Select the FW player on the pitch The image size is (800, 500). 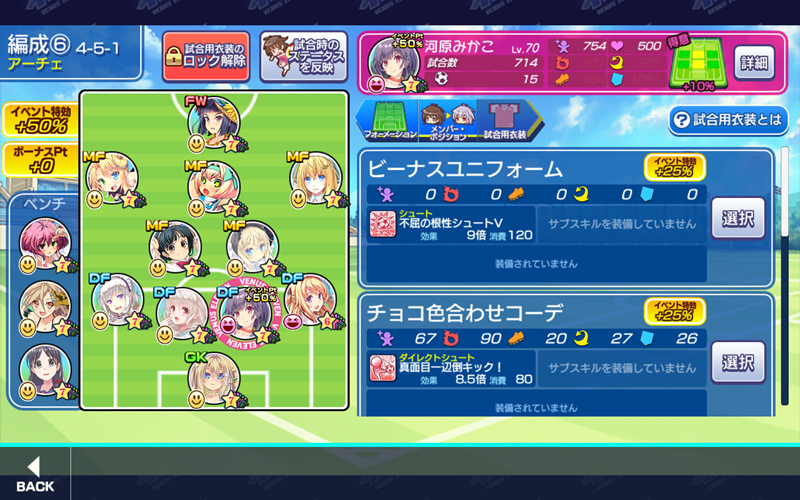pos(213,122)
